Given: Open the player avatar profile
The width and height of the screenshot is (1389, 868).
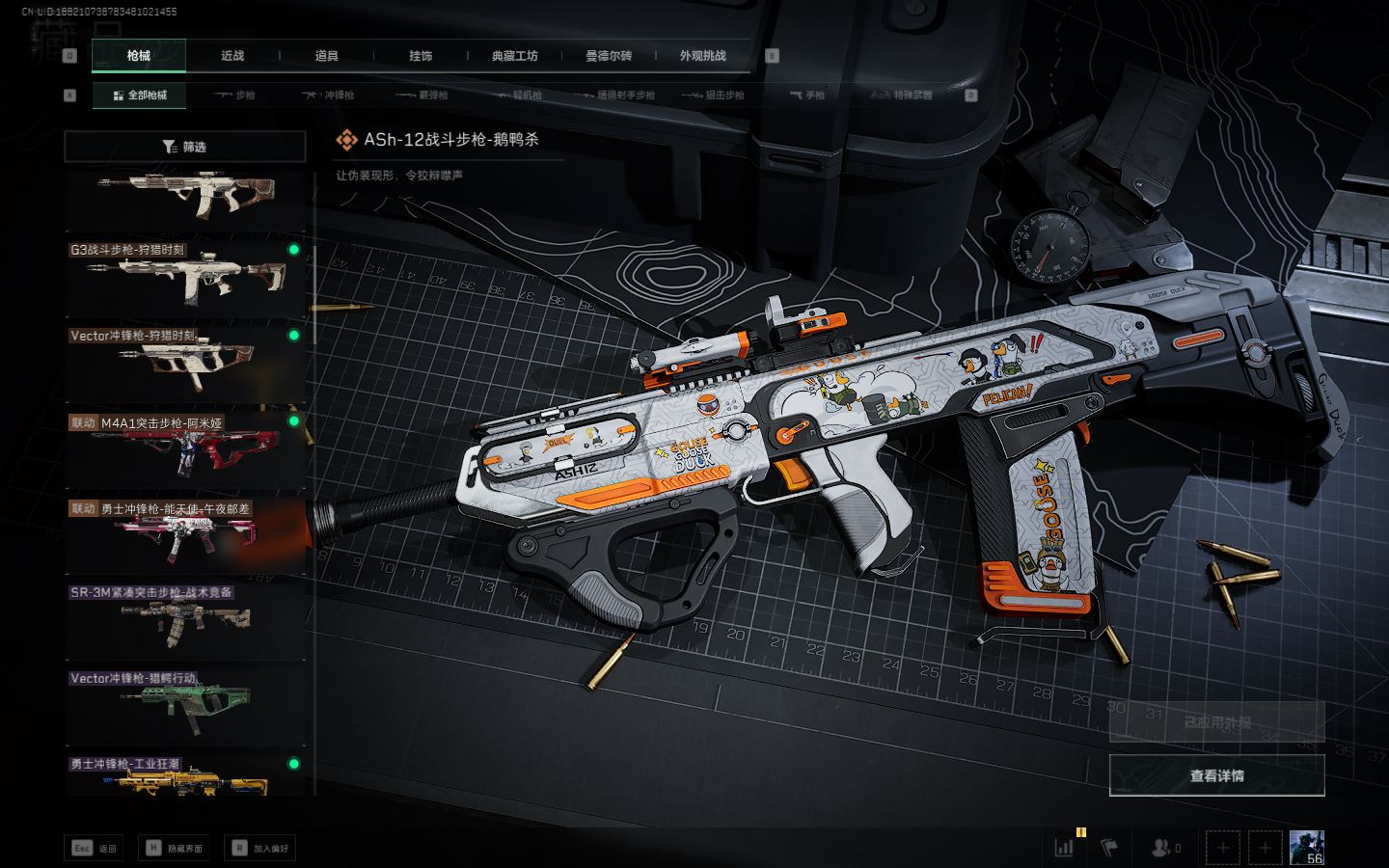Looking at the screenshot, I should point(1306,847).
